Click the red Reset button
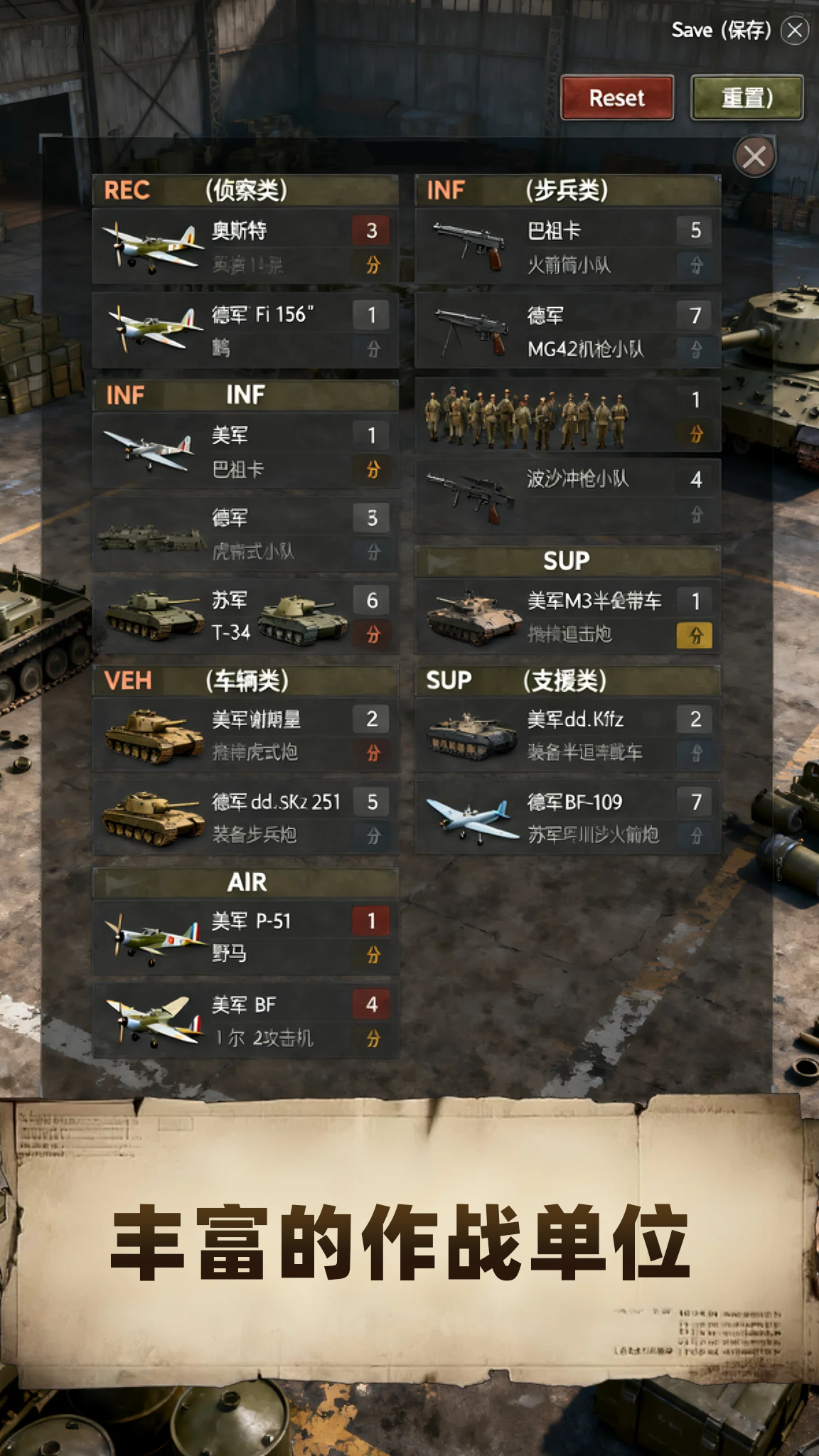Screen dimensions: 819x1456 tap(616, 97)
